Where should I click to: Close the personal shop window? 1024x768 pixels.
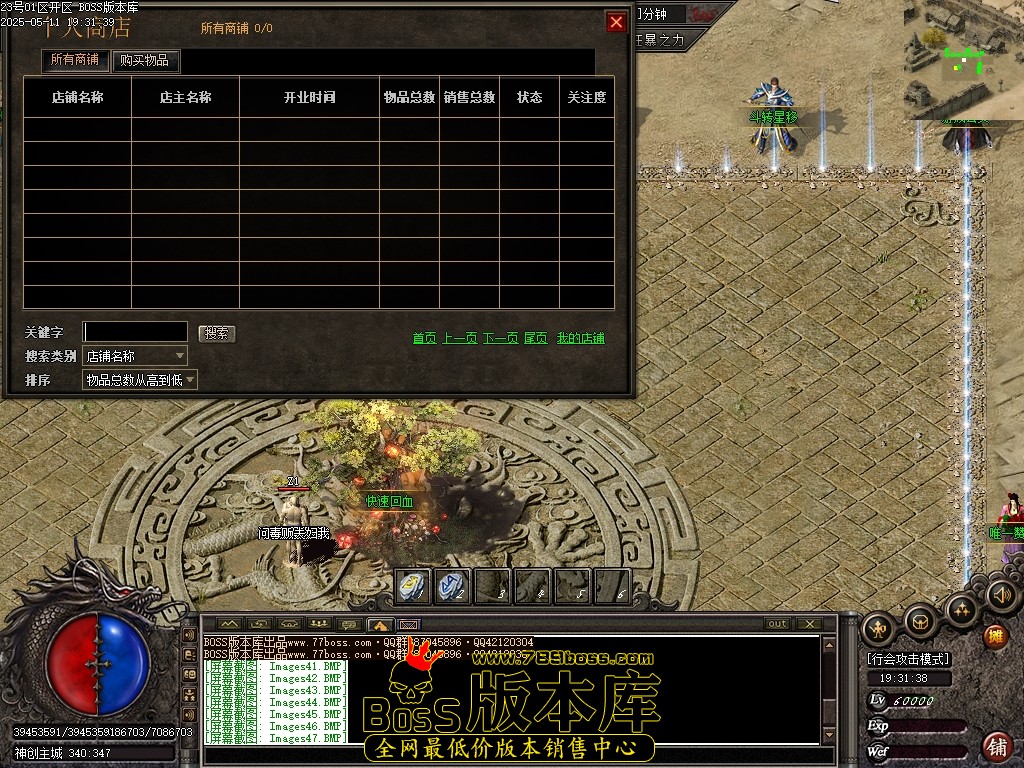pos(616,22)
